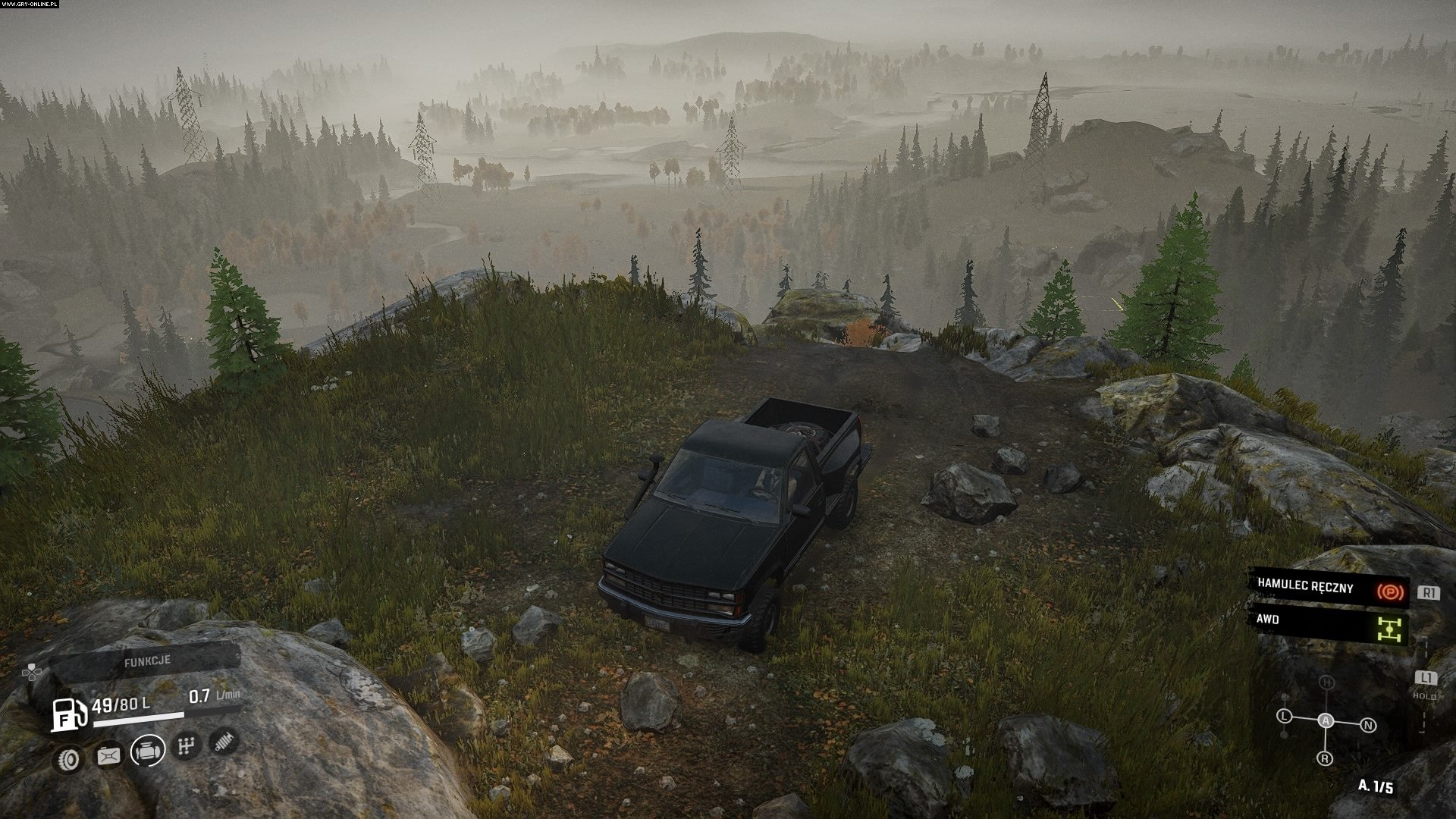
Task: Shift the gear selector to L
Action: pos(1284,716)
